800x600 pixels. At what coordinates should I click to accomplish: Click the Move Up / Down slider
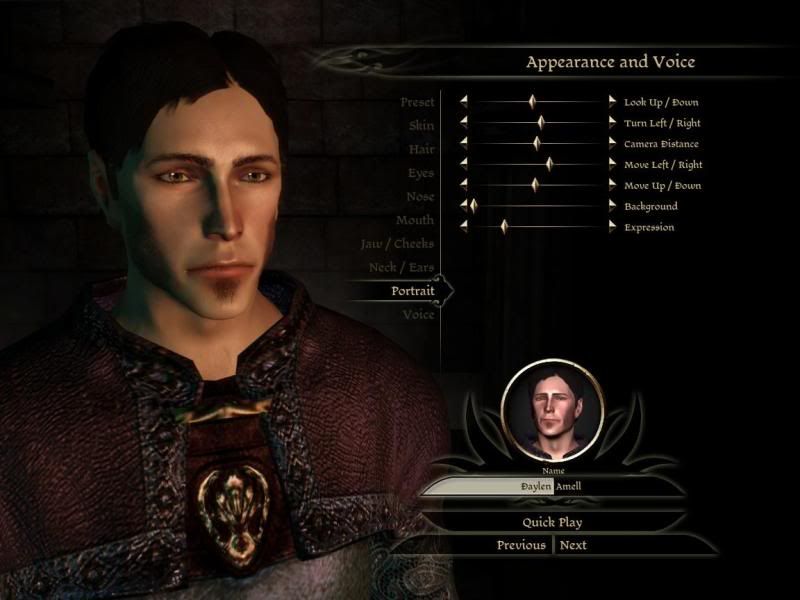[x=535, y=185]
